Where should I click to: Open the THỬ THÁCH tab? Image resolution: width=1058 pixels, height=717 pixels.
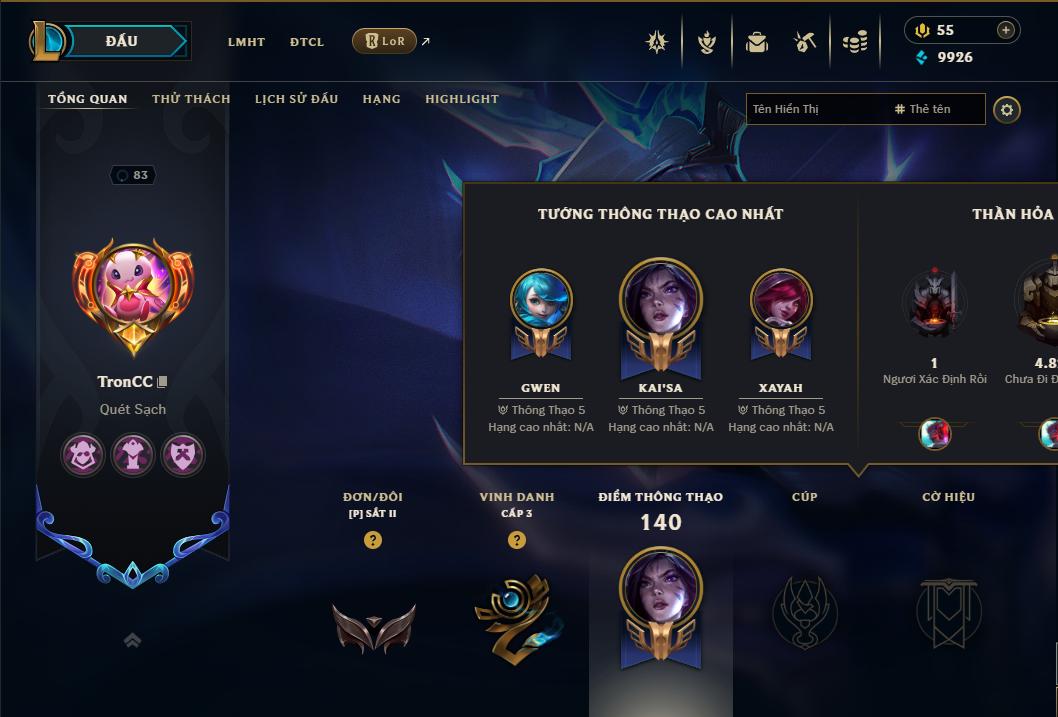point(191,99)
